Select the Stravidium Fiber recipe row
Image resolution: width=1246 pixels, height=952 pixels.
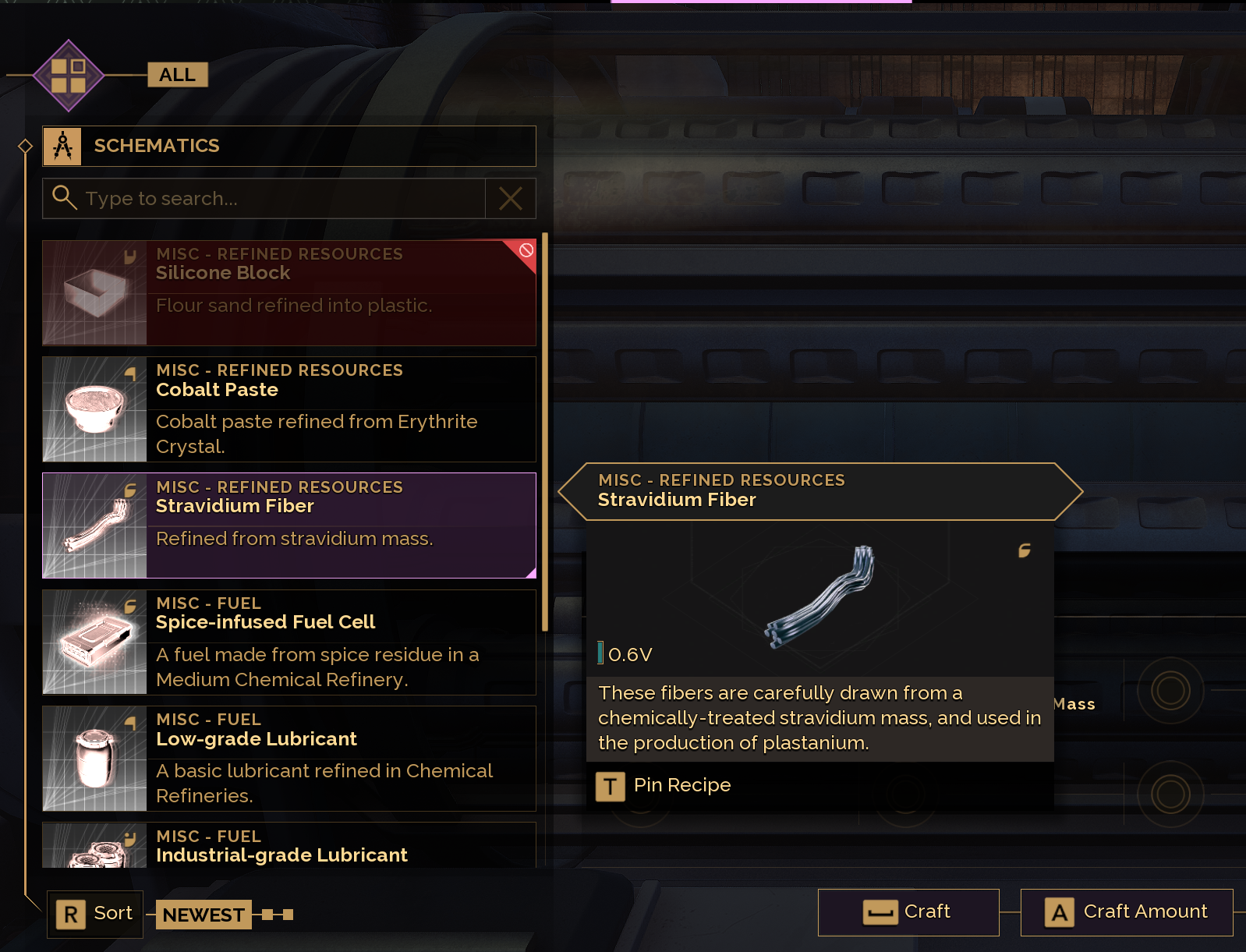288,526
